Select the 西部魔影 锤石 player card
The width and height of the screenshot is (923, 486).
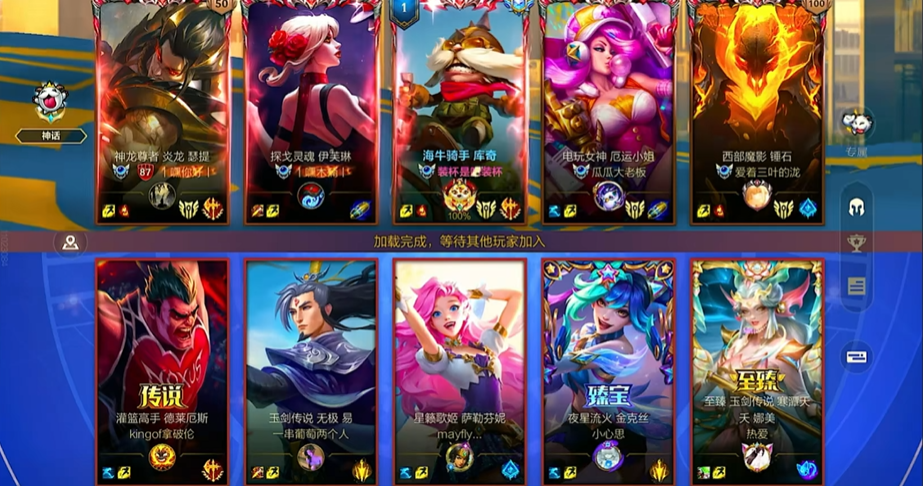click(x=757, y=110)
